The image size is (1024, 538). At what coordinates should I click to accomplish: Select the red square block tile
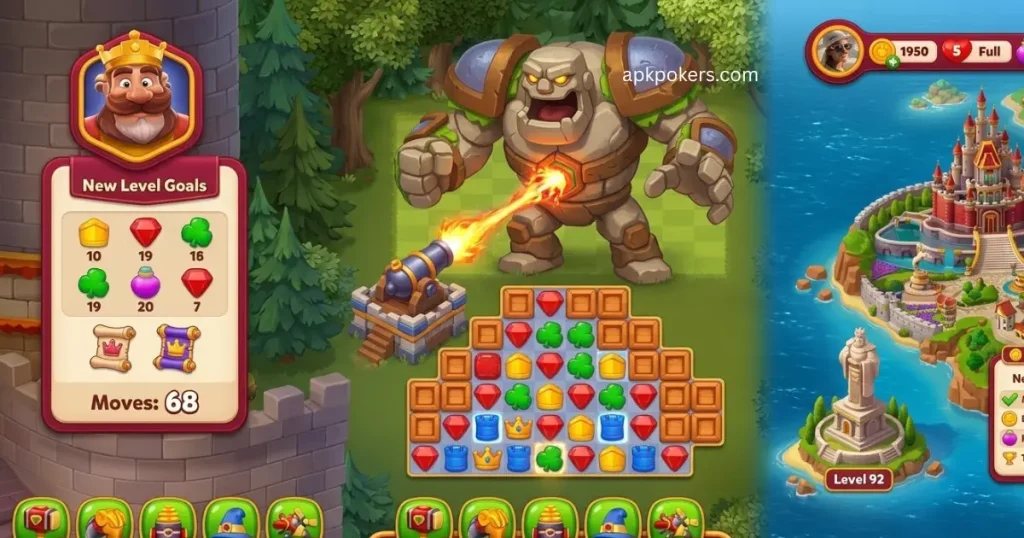click(487, 366)
